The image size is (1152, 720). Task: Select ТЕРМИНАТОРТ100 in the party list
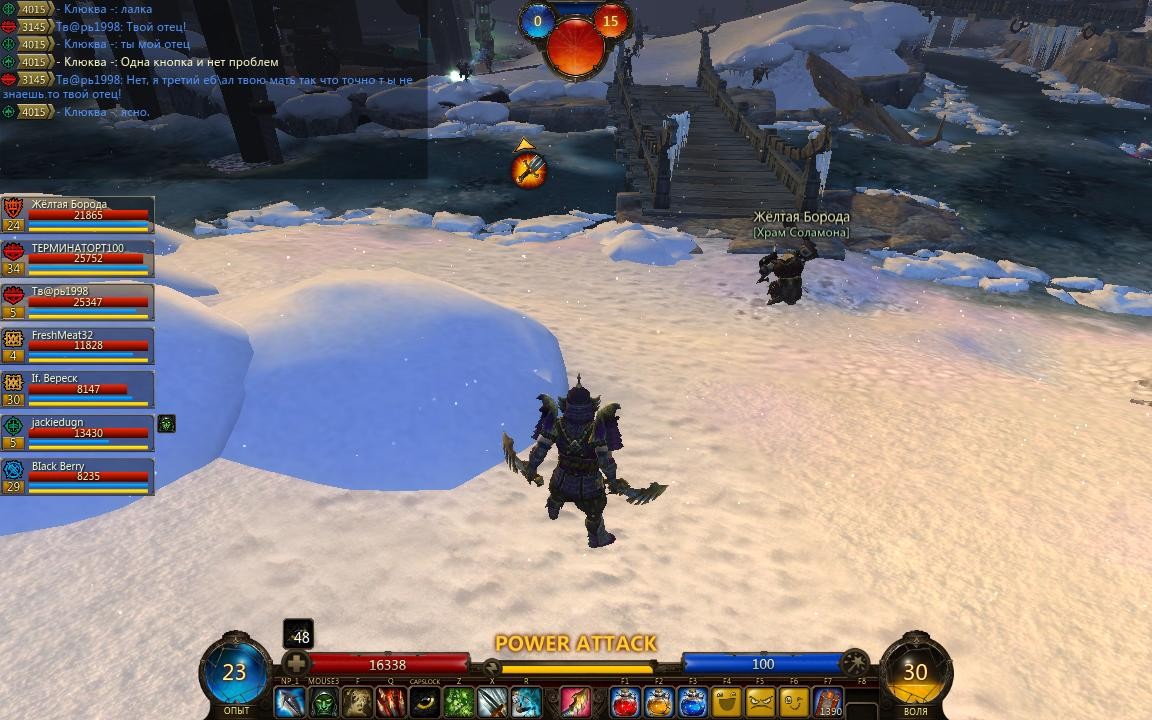(78, 258)
